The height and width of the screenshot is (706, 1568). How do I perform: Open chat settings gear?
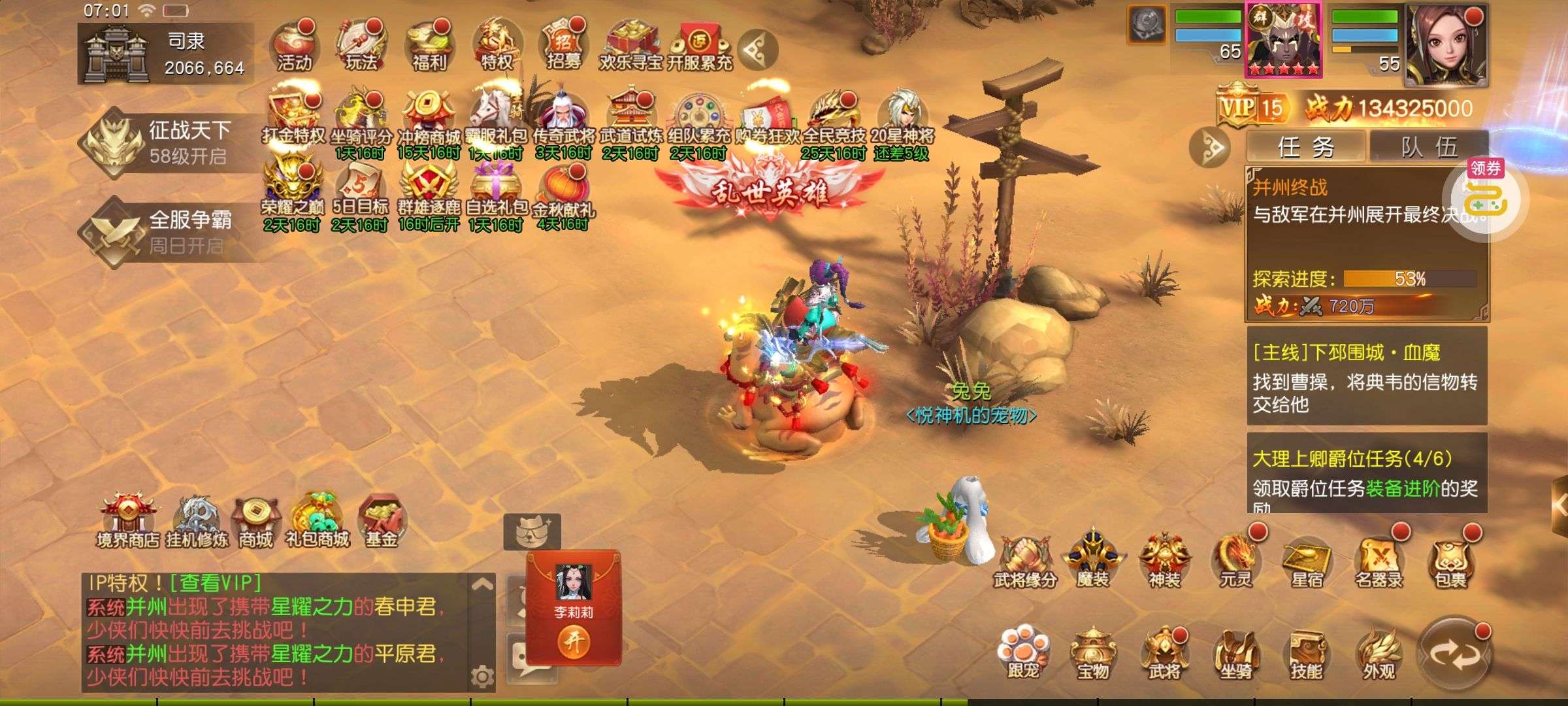click(x=482, y=677)
